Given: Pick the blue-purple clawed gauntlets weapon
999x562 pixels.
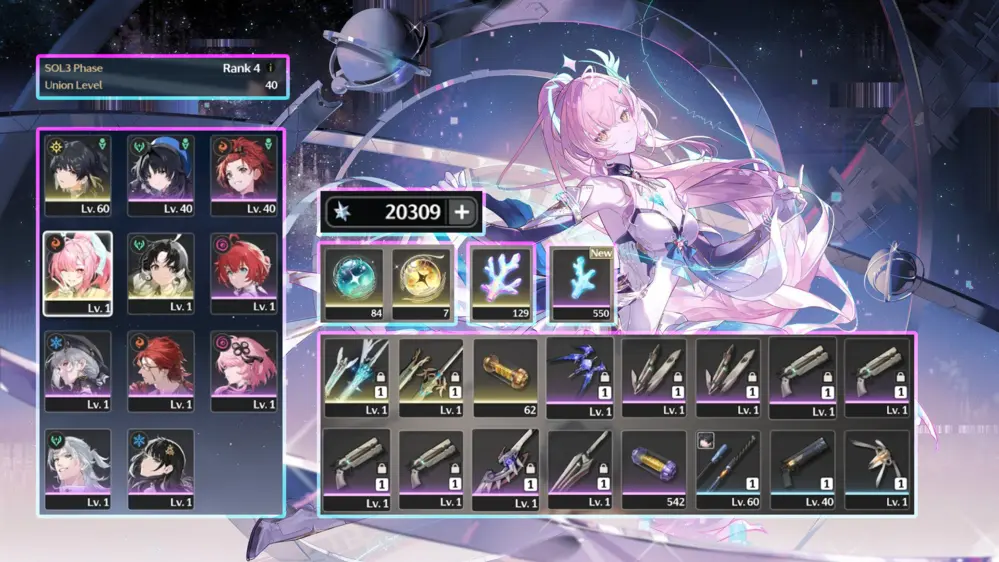Looking at the screenshot, I should coord(580,377).
